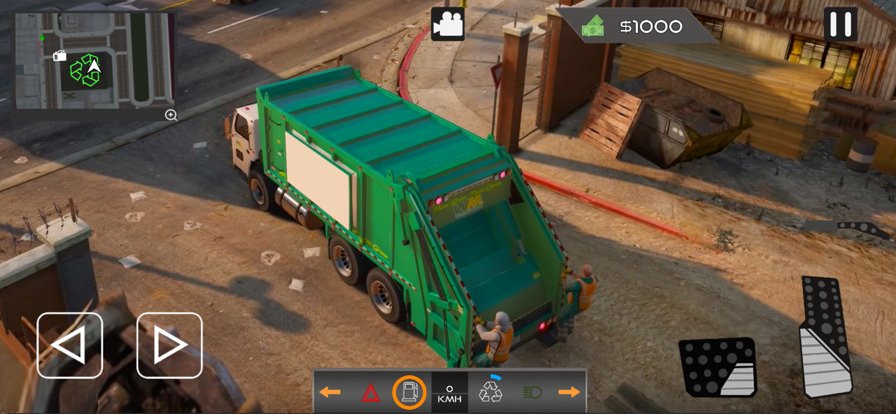
Task: Pause the game
Action: point(840,24)
